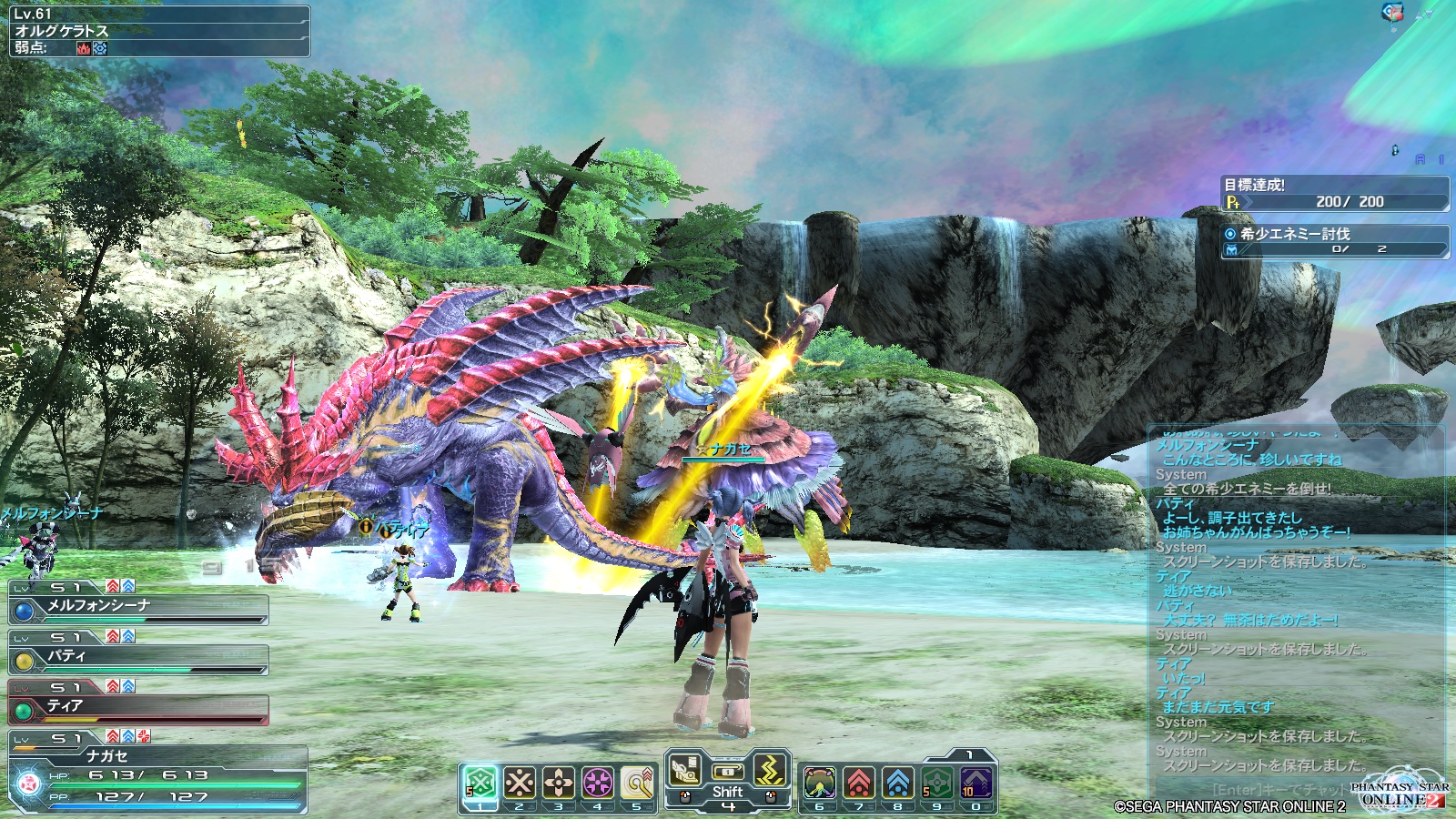
Task: Trigger the purple circular skill in slot 4
Action: pos(598,782)
